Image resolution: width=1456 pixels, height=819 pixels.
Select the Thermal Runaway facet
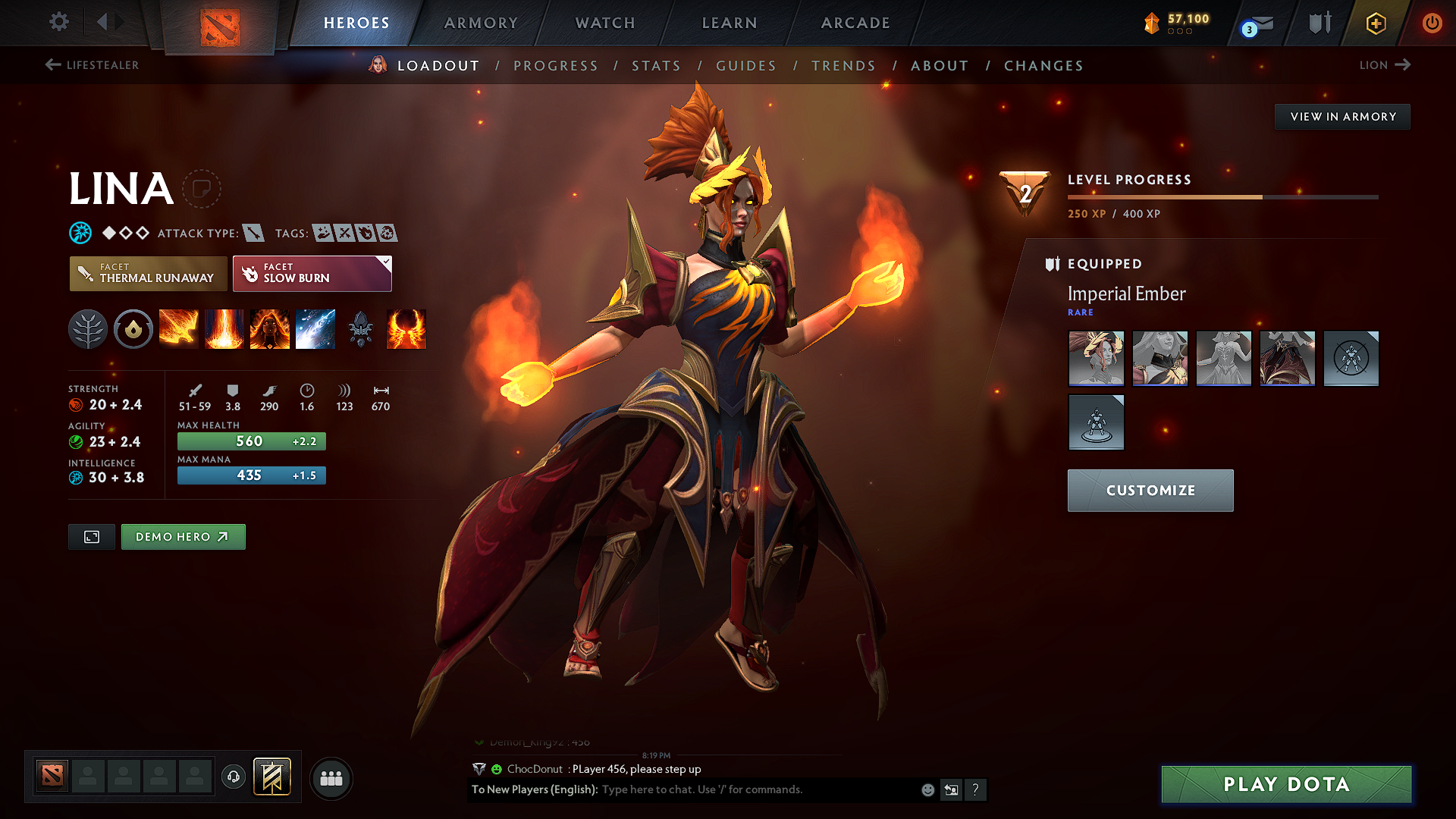[x=148, y=273]
